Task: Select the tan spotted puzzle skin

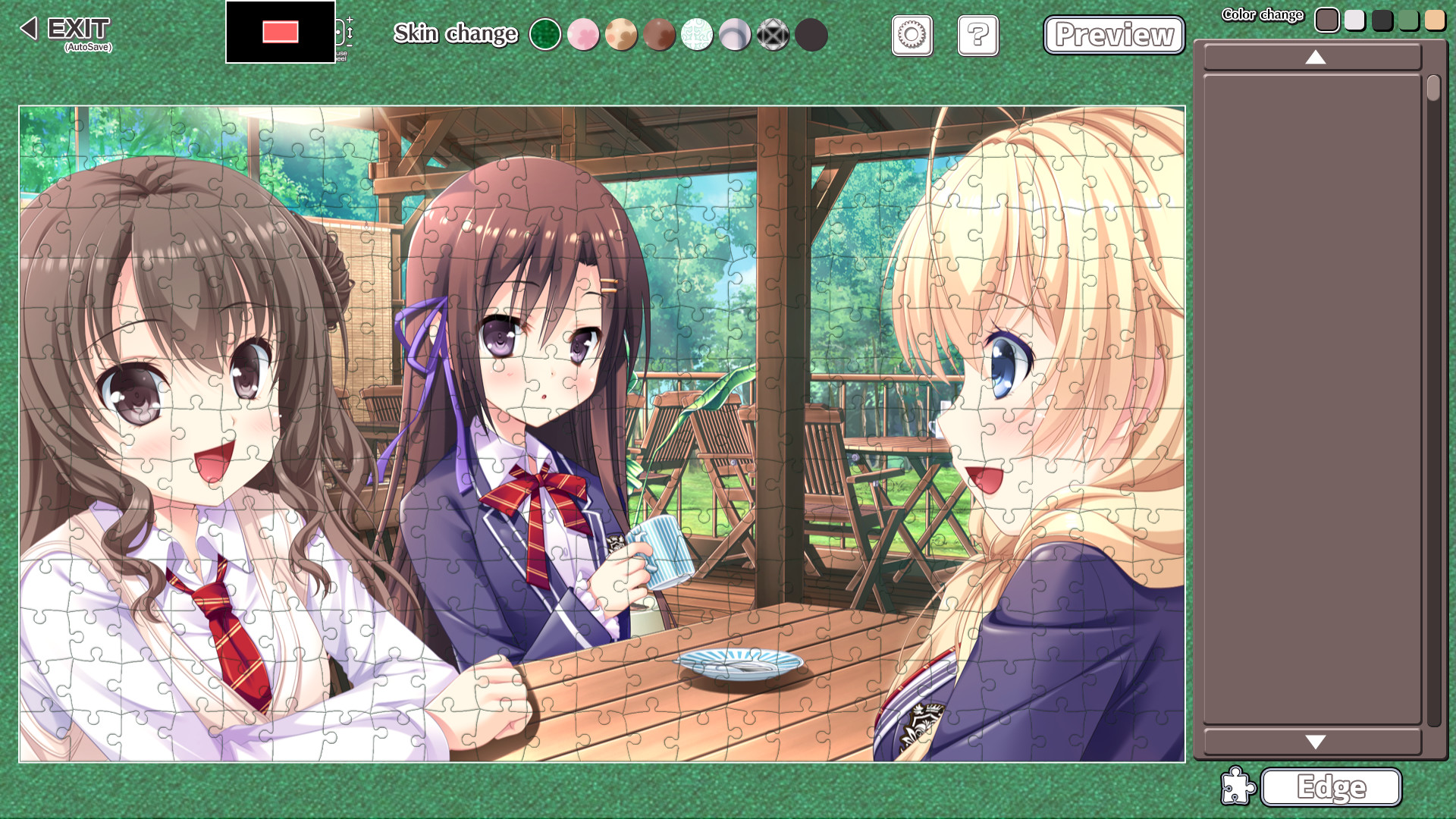Action: click(622, 34)
